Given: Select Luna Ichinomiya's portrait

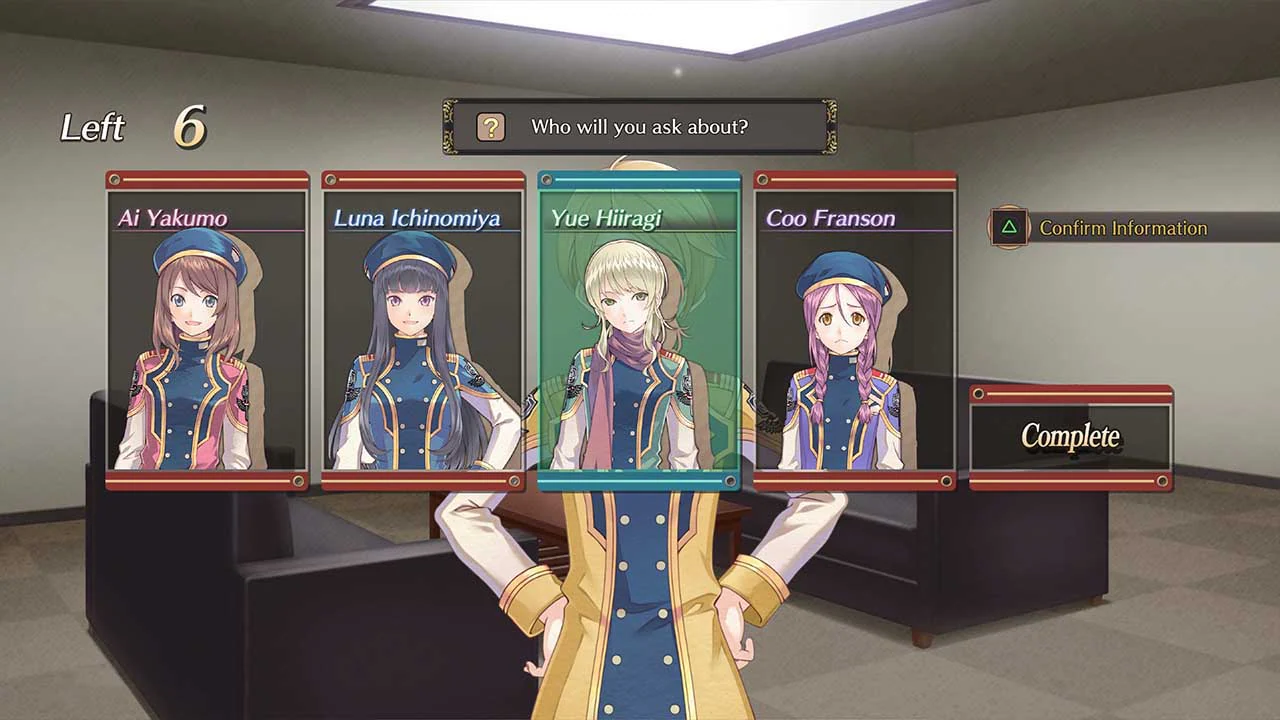Looking at the screenshot, I should coord(422,330).
